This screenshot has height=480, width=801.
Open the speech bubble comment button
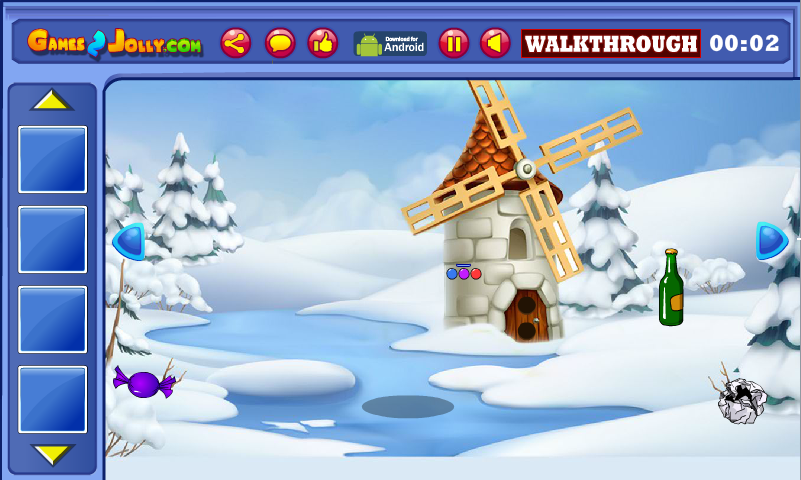280,43
